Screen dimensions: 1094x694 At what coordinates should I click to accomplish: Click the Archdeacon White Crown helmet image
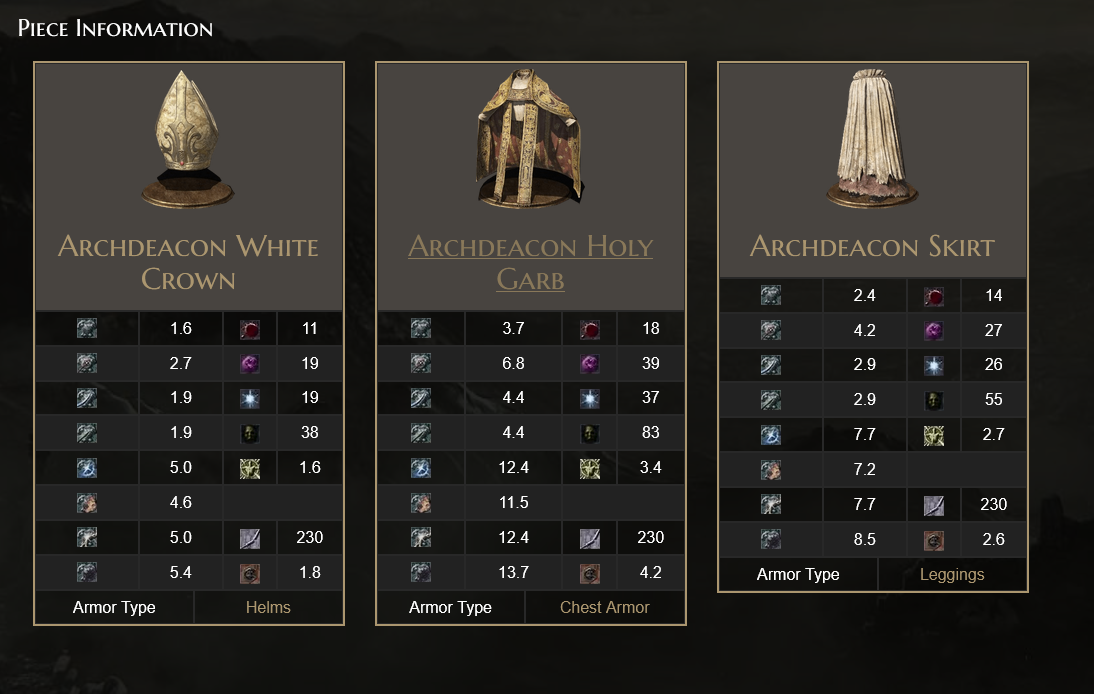(x=189, y=139)
